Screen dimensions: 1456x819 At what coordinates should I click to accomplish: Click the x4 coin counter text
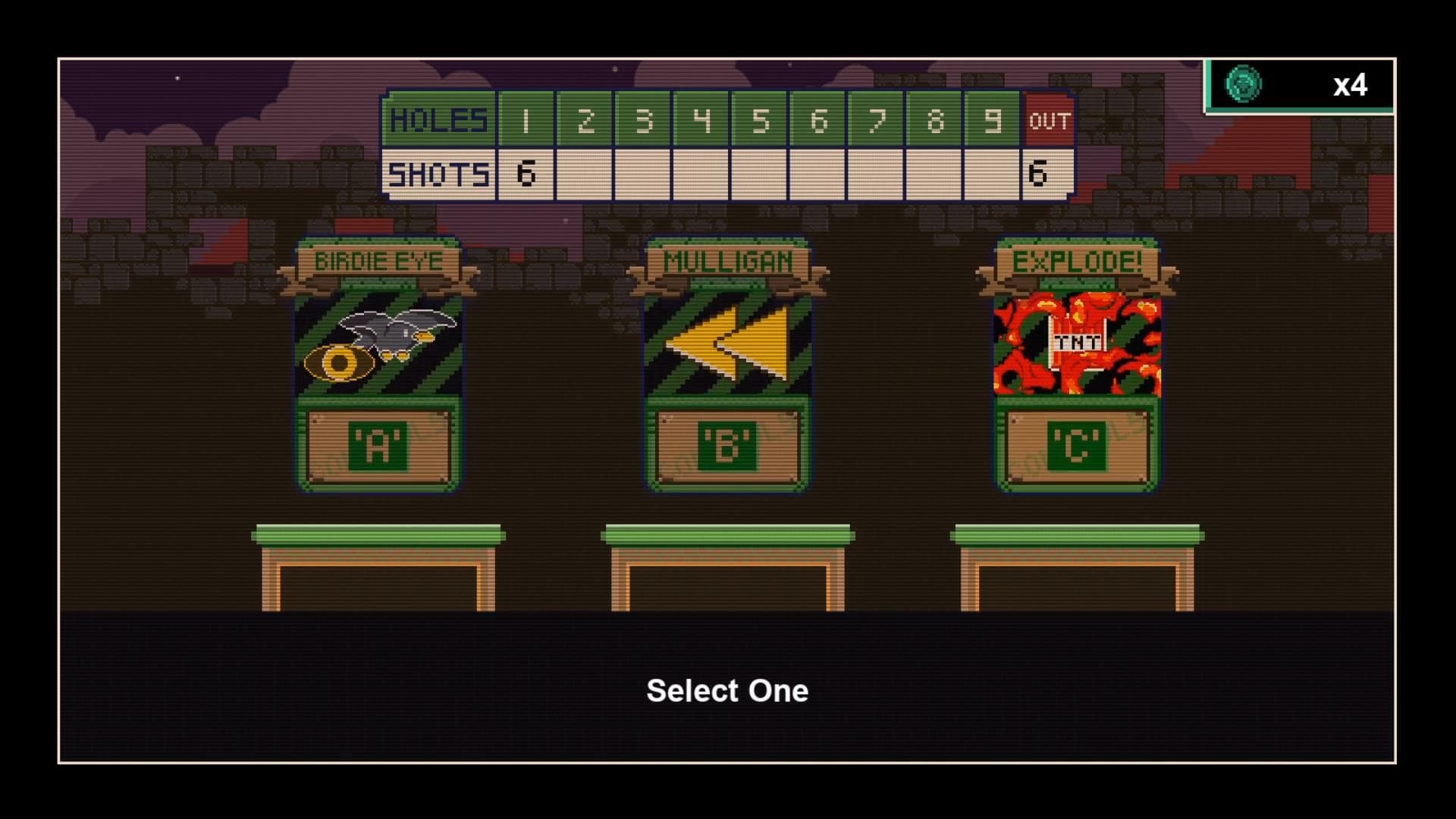pyautogui.click(x=1351, y=86)
